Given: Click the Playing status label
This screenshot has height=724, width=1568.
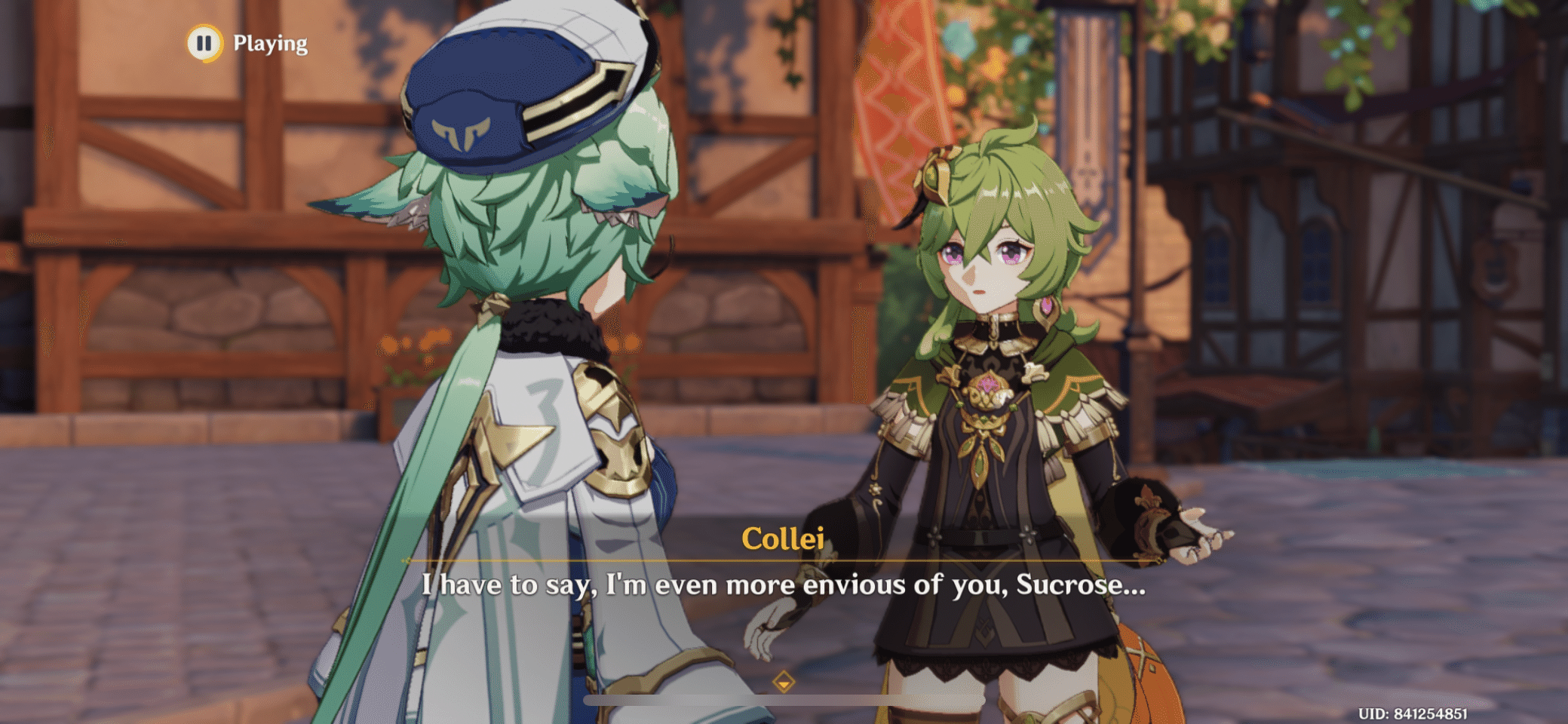Looking at the screenshot, I should [x=270, y=43].
